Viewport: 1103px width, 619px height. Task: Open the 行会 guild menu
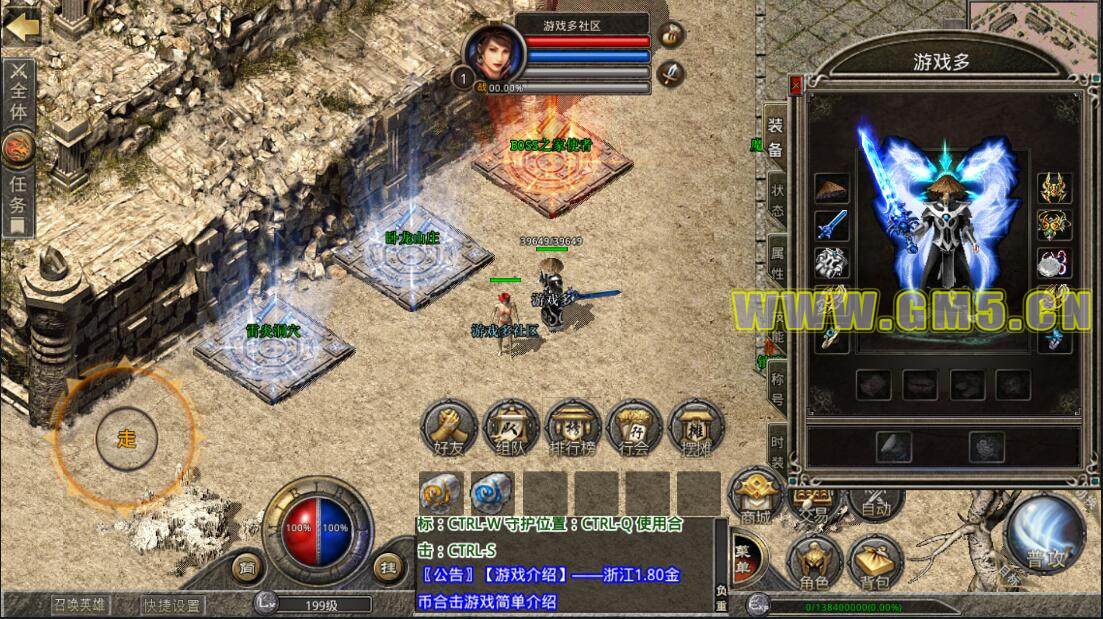(x=634, y=429)
